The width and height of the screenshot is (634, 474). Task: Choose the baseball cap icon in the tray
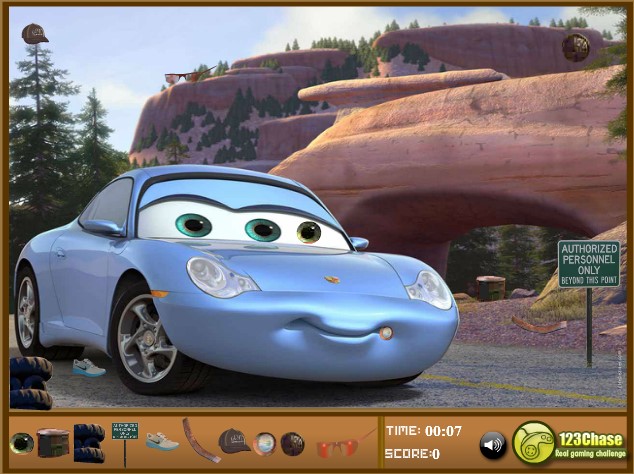234,440
